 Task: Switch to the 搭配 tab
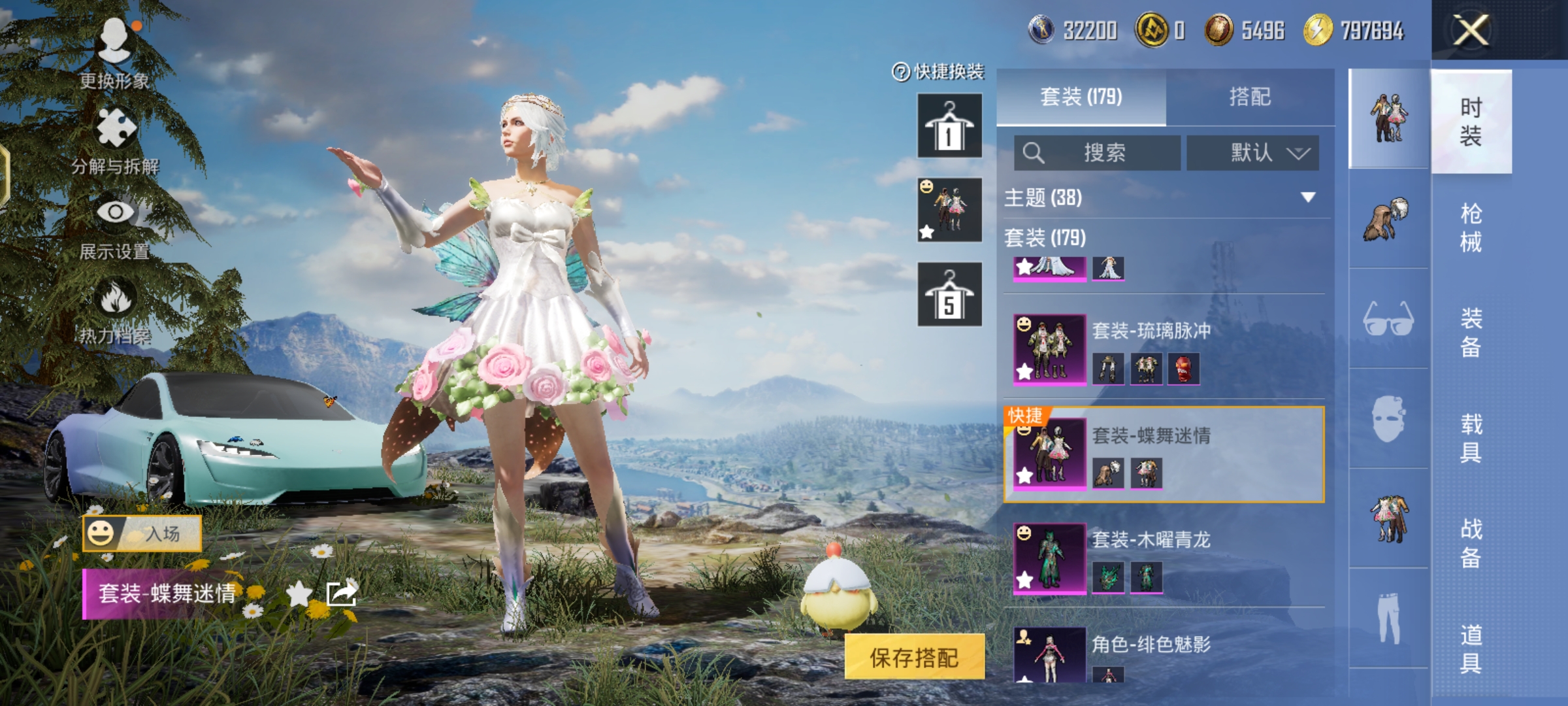[x=1250, y=97]
